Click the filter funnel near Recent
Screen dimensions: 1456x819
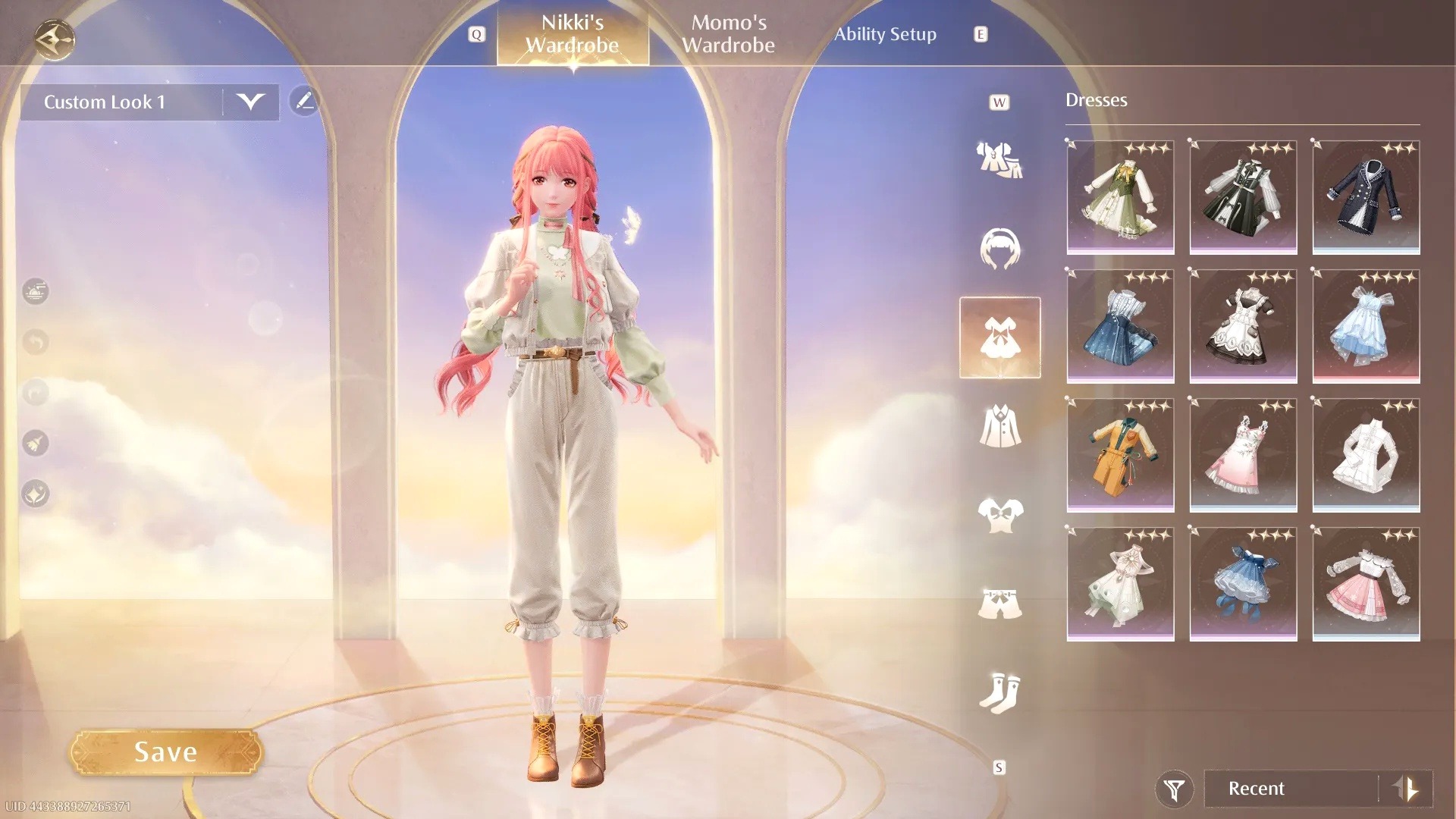click(x=1172, y=789)
